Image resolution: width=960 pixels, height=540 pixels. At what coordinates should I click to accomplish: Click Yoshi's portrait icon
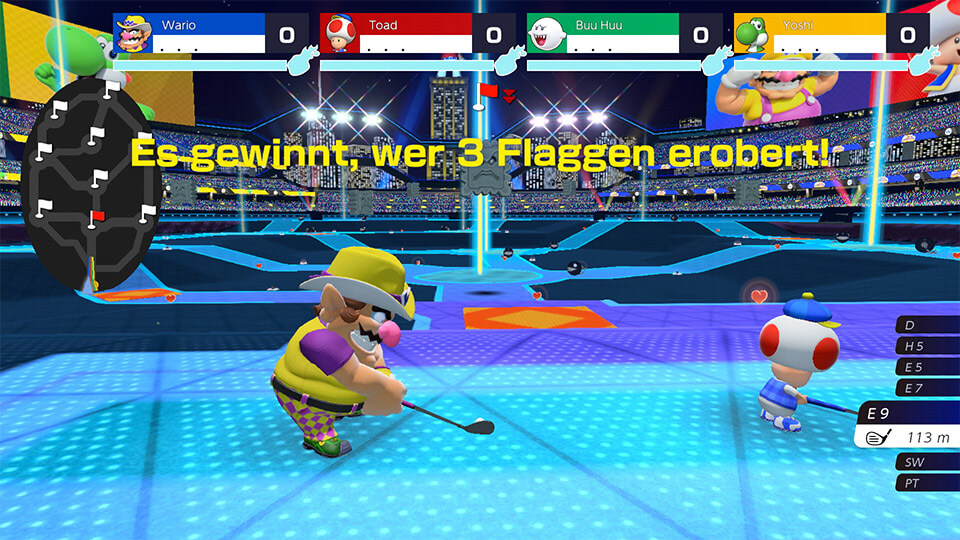coord(752,33)
